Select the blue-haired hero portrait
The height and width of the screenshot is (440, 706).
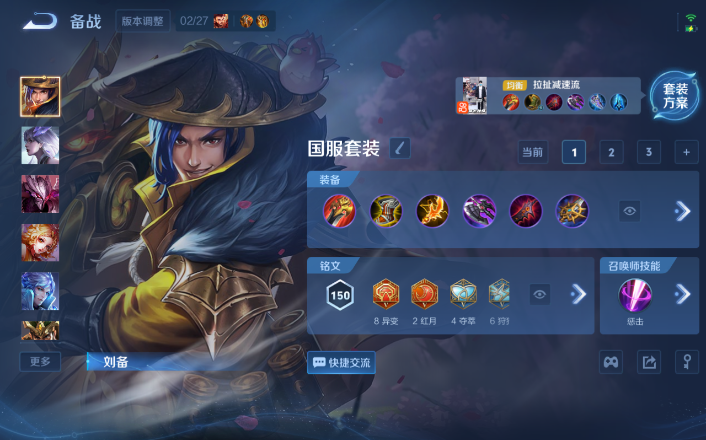pyautogui.click(x=40, y=290)
